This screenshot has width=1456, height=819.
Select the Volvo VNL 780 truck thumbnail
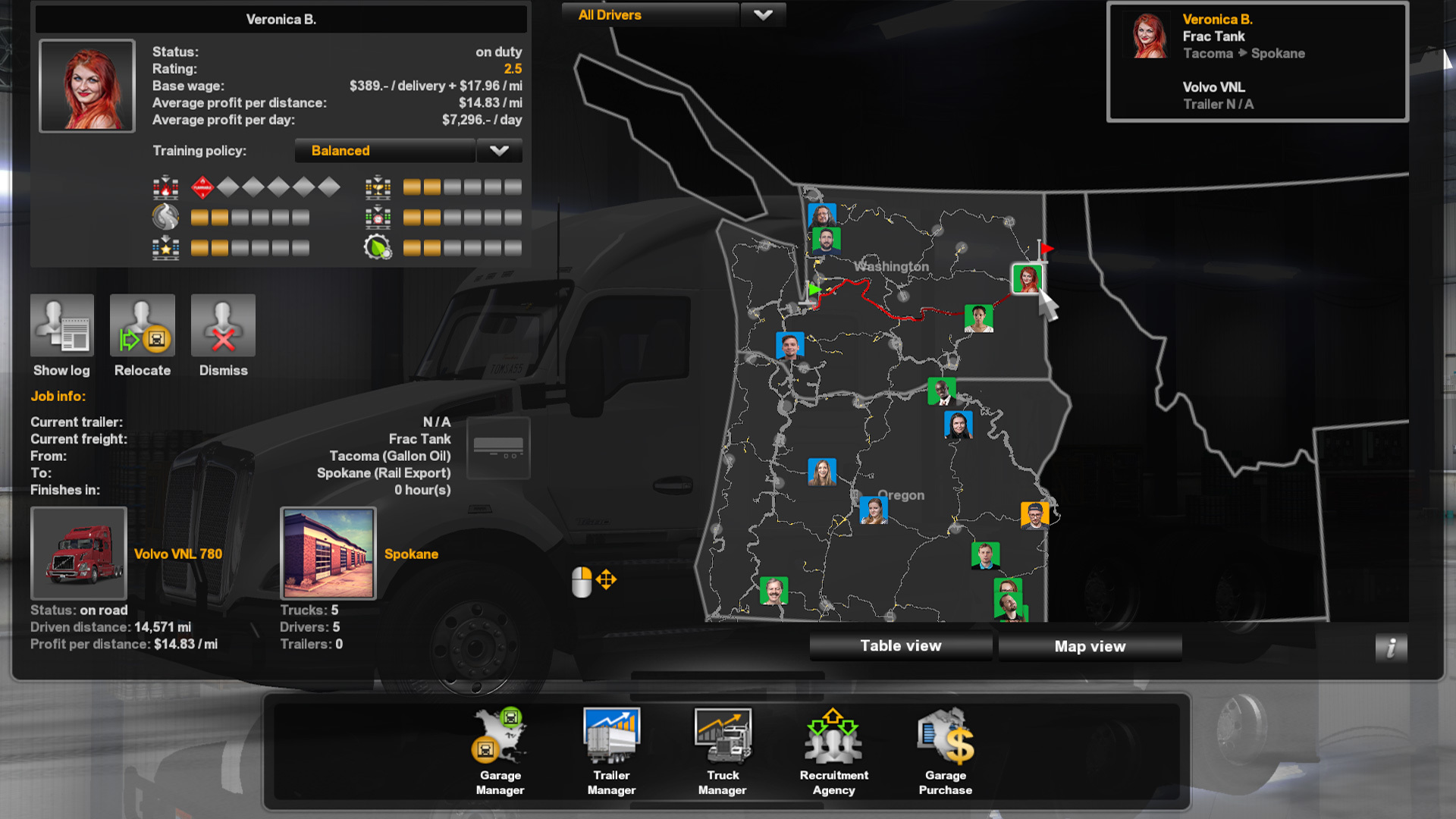(x=79, y=554)
